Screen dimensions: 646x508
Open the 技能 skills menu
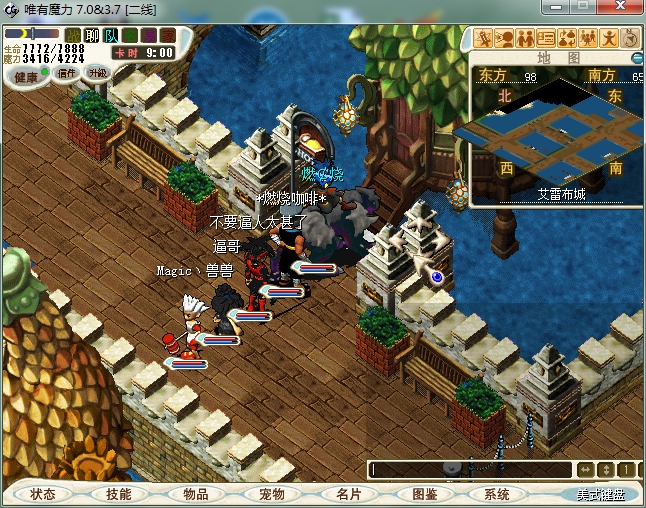(119, 494)
